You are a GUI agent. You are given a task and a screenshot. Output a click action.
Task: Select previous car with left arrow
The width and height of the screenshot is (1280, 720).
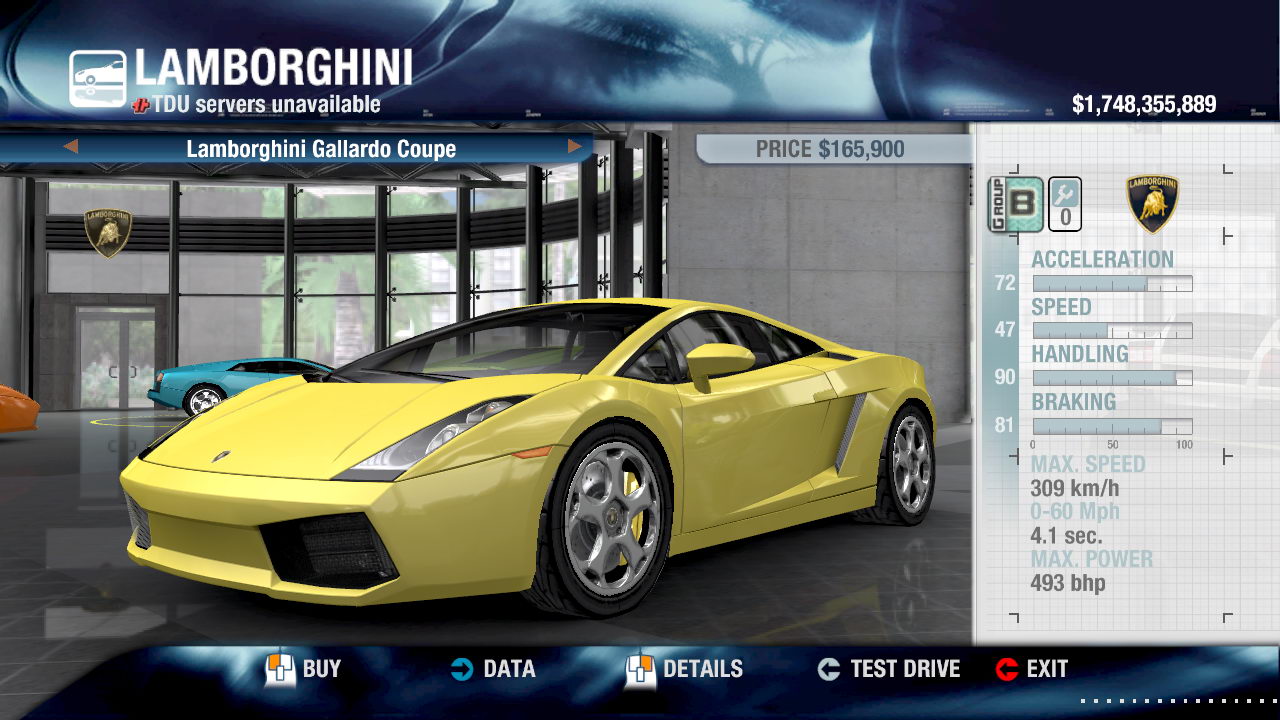70,147
